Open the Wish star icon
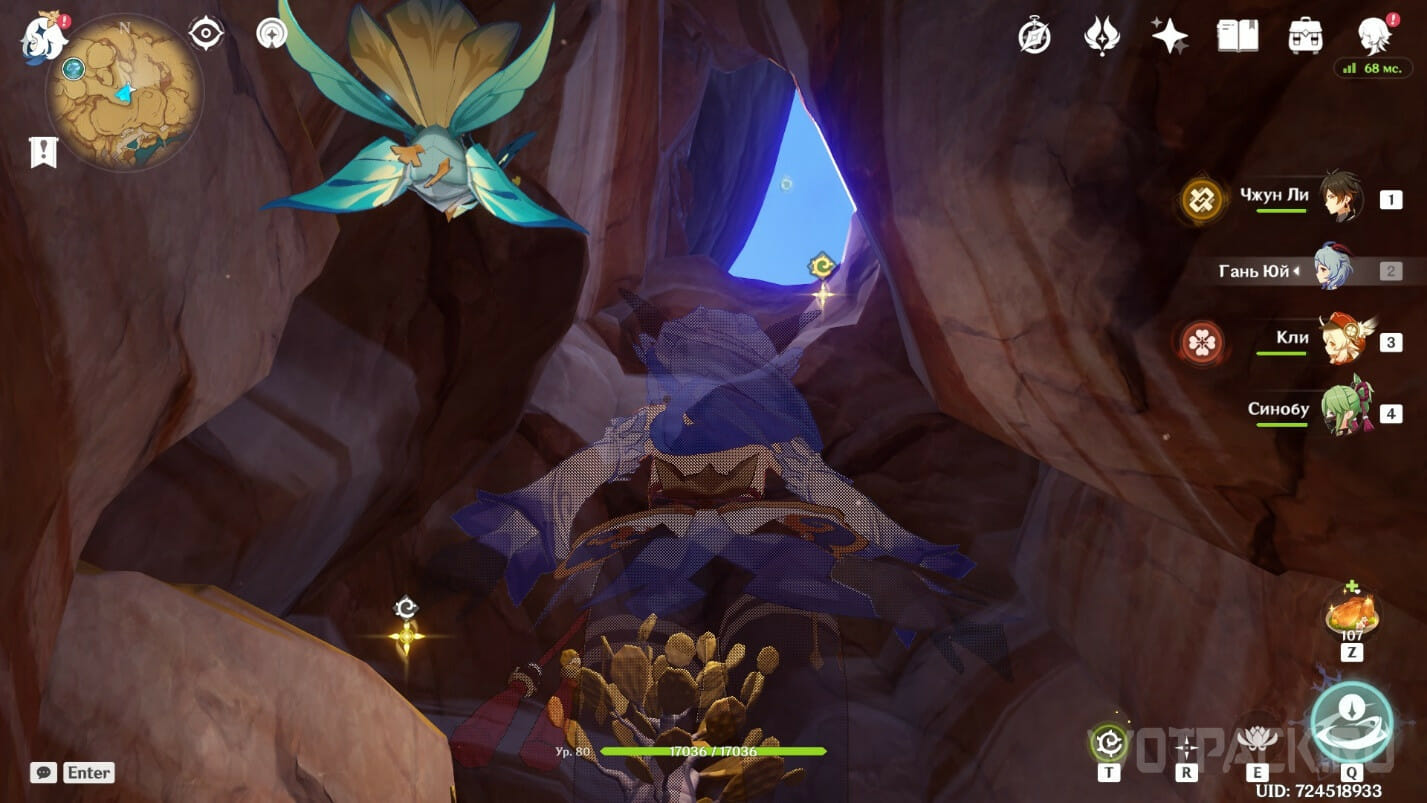Image resolution: width=1427 pixels, height=803 pixels. (x=1169, y=36)
